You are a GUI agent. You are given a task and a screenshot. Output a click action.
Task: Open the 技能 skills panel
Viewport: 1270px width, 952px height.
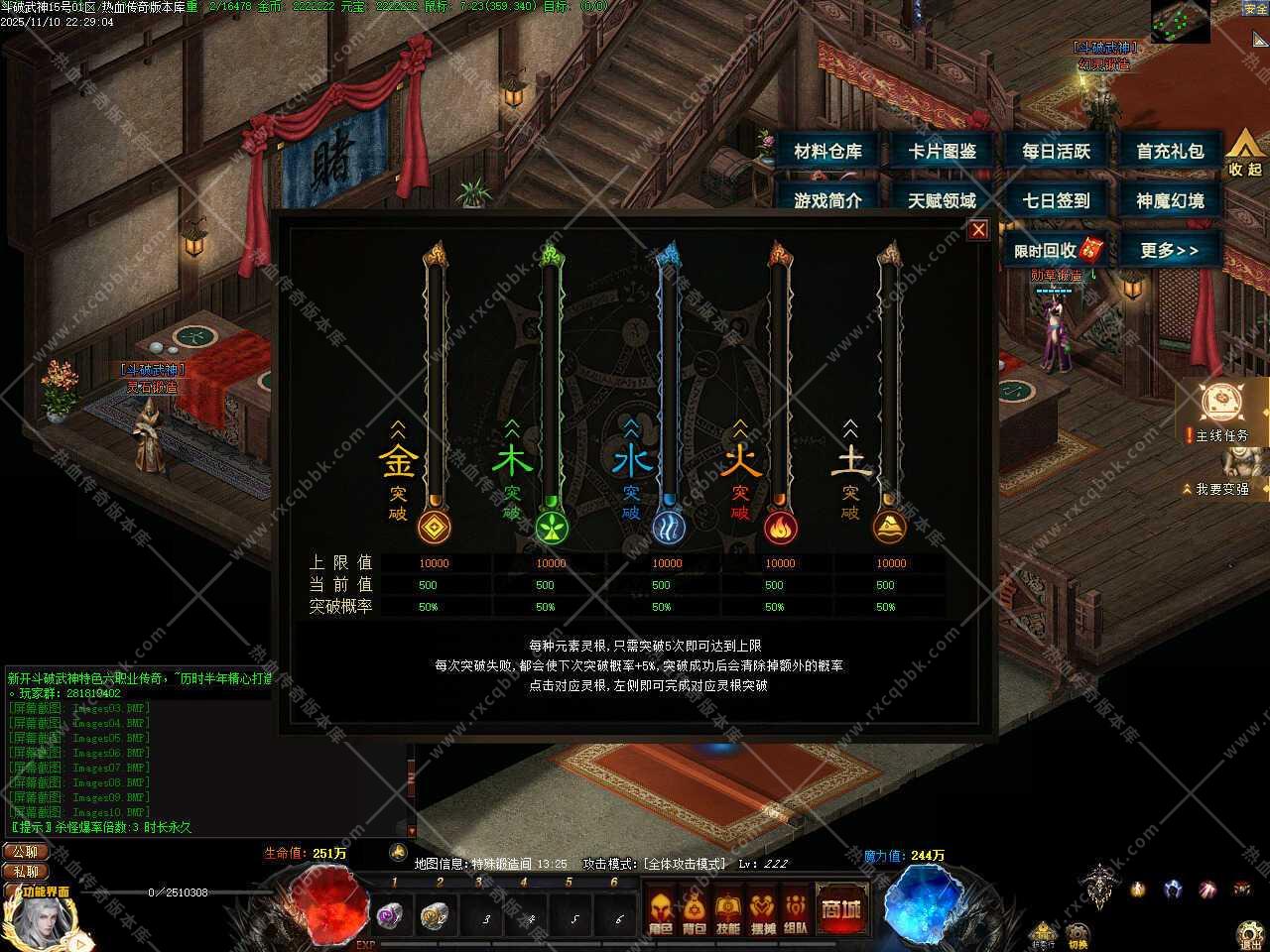[x=727, y=912]
